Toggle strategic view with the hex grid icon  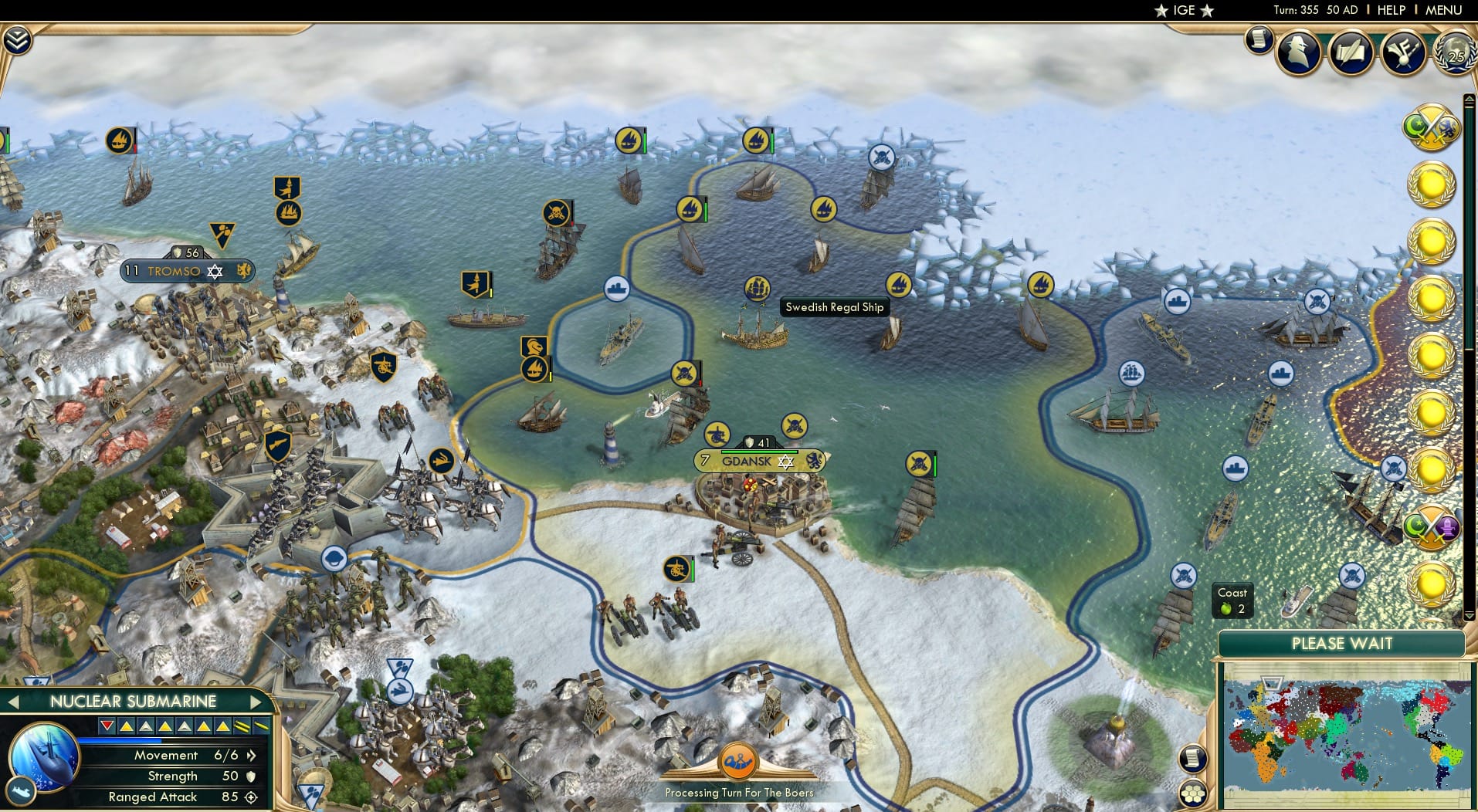pyautogui.click(x=1193, y=792)
